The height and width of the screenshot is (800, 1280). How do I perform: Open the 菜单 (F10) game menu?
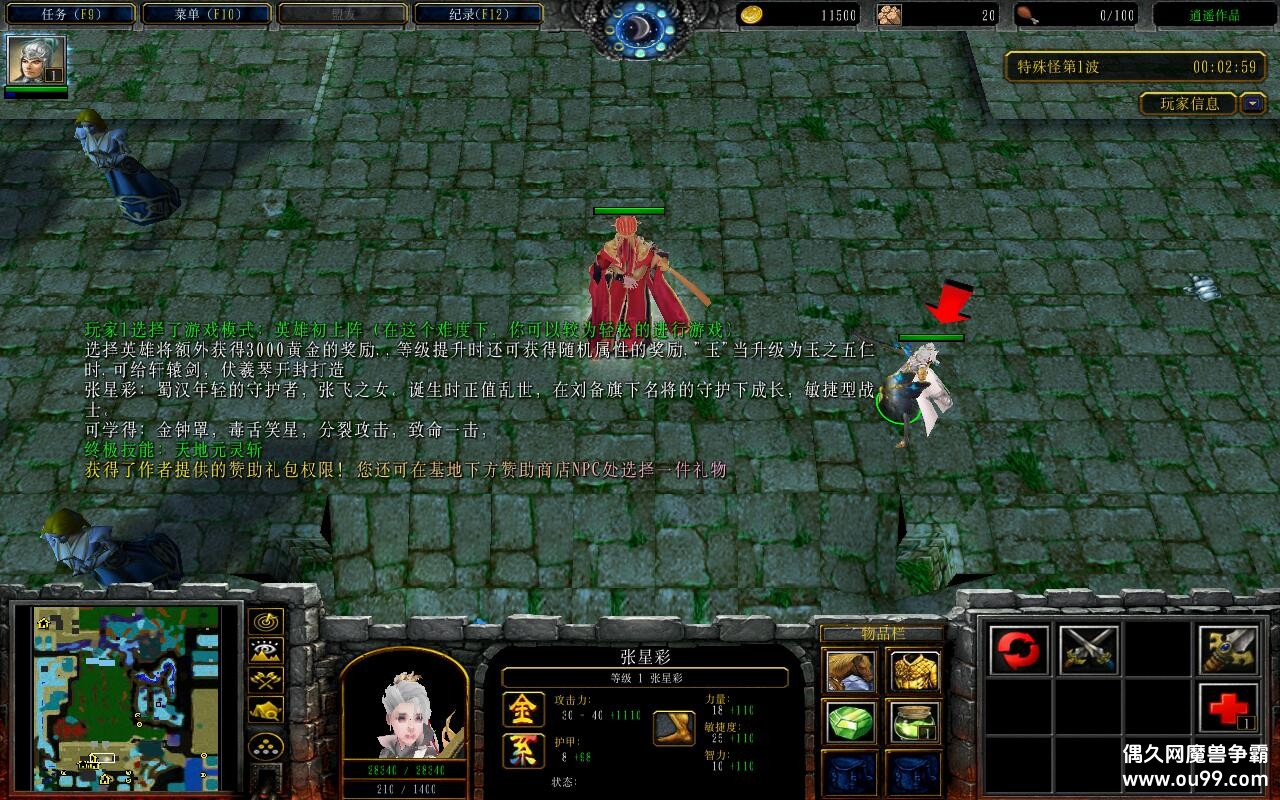click(x=205, y=14)
